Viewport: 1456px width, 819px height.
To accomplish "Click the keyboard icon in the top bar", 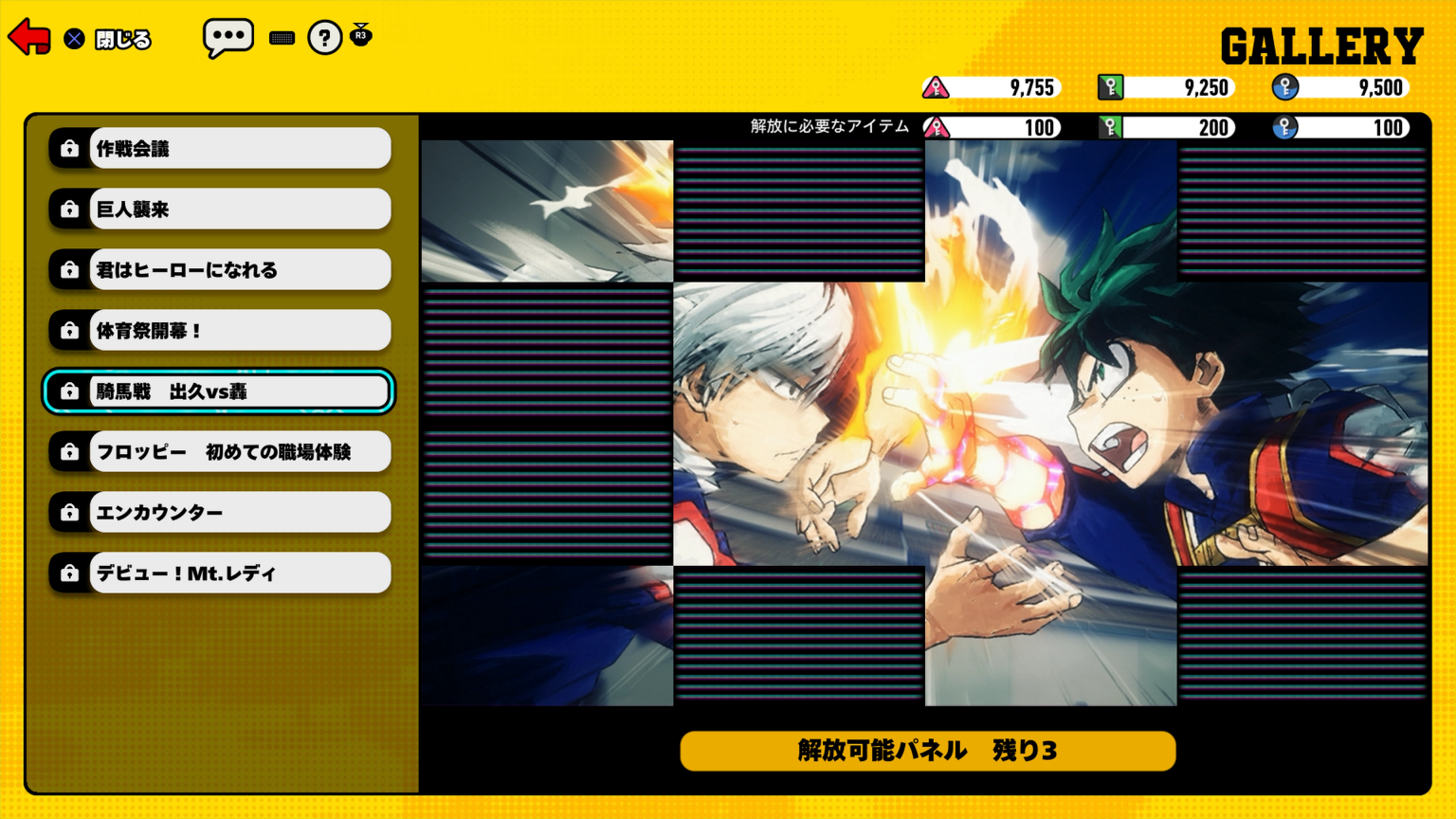I will [282, 37].
